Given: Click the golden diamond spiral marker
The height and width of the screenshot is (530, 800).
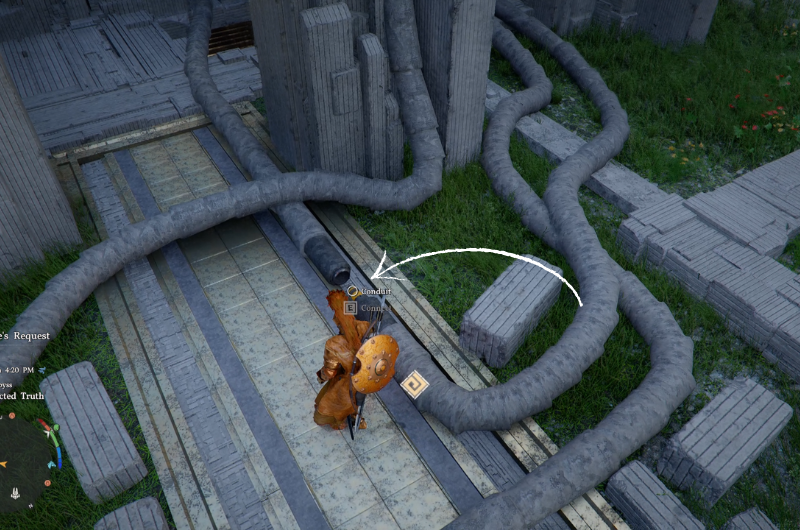Looking at the screenshot, I should (413, 384).
